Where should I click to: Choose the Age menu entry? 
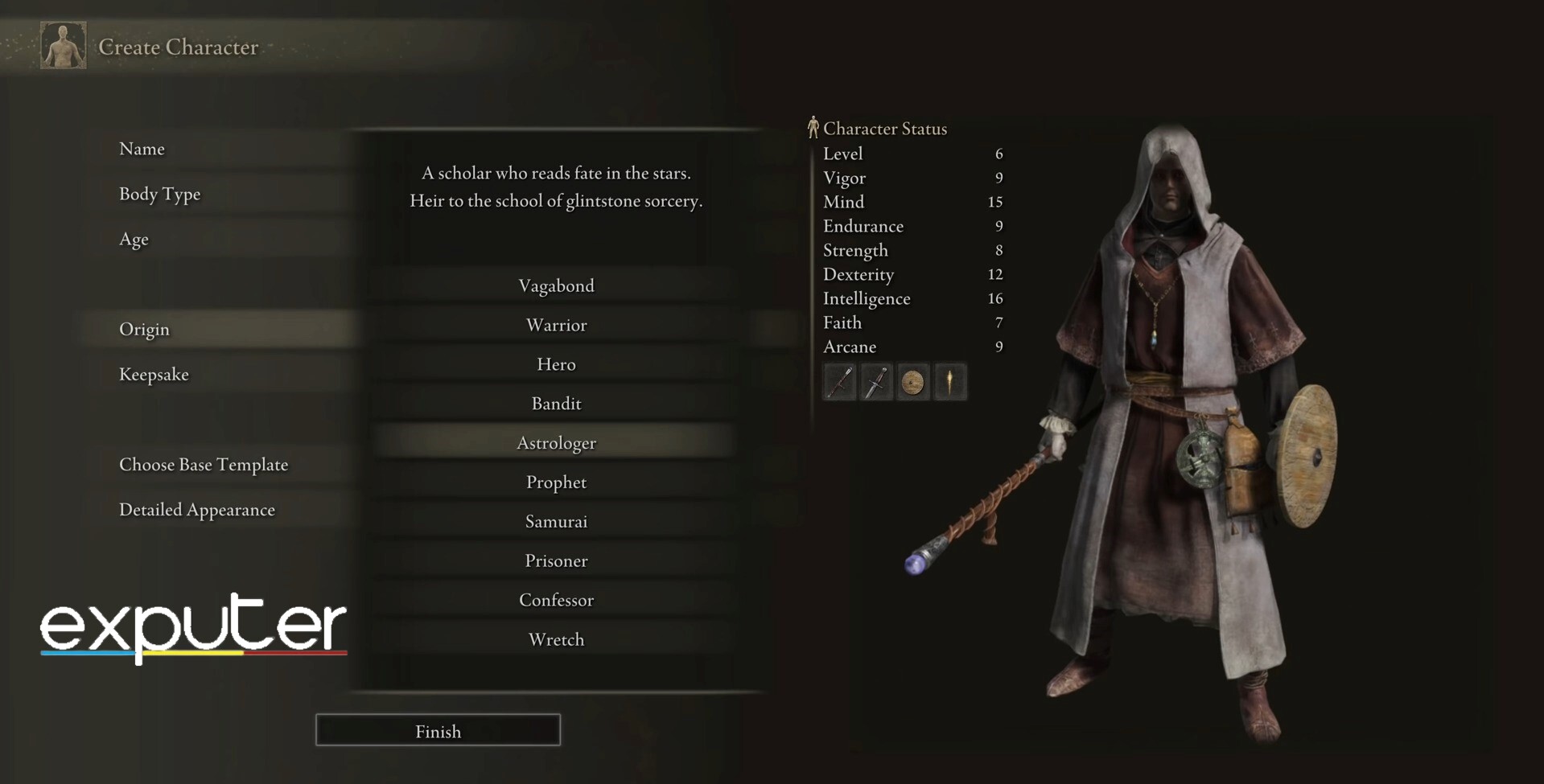(134, 239)
